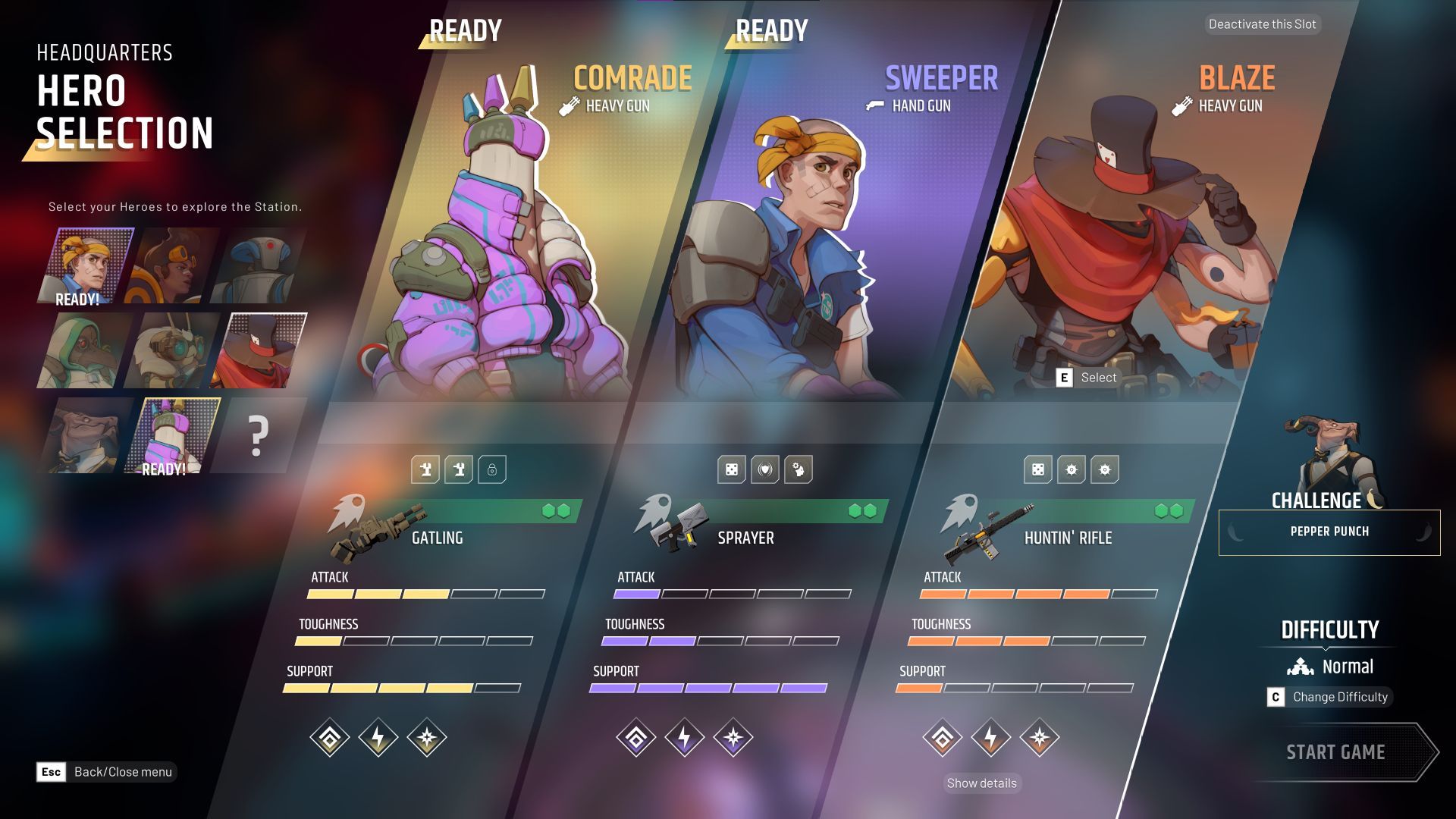Deactivate this hero slot

[1262, 24]
